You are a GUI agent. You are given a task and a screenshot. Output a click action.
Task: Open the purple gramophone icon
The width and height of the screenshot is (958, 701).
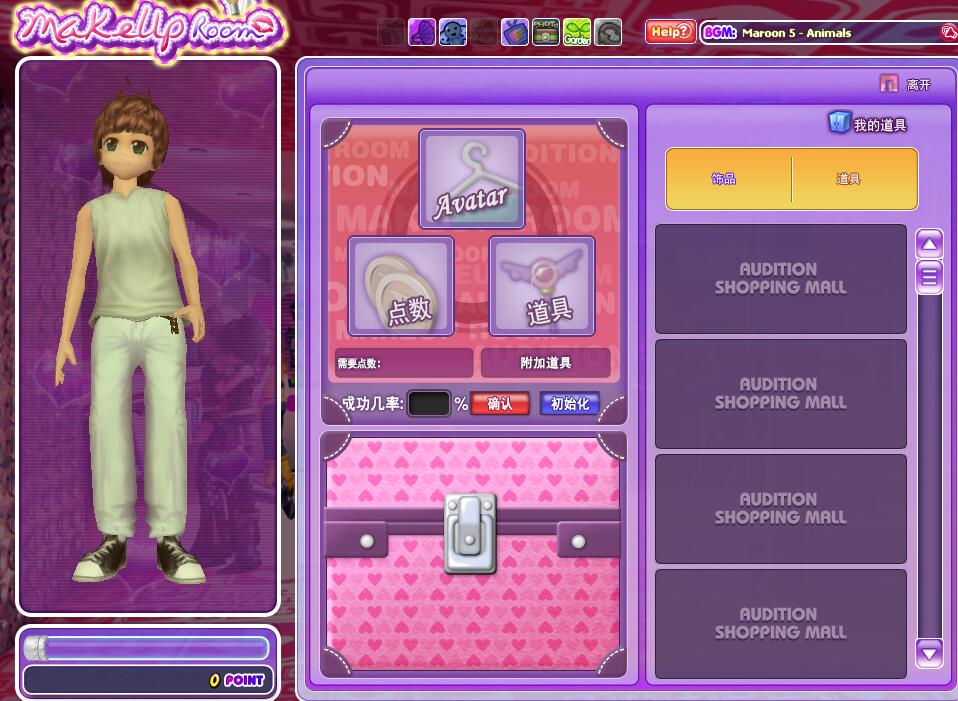422,32
